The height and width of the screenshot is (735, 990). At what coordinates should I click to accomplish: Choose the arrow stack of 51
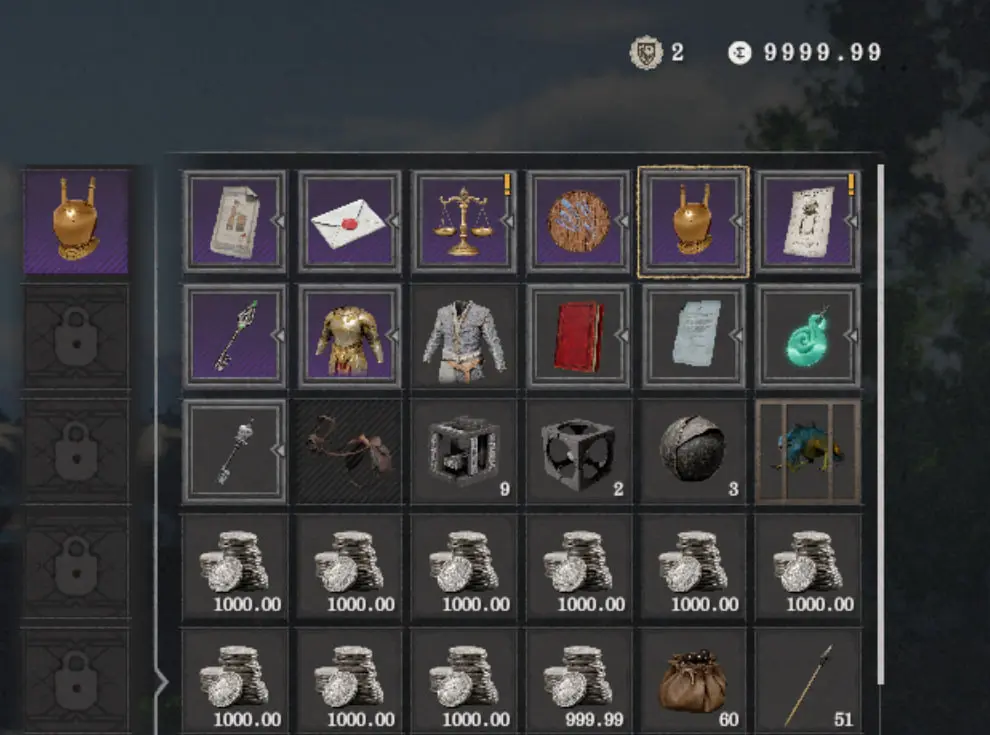click(808, 680)
